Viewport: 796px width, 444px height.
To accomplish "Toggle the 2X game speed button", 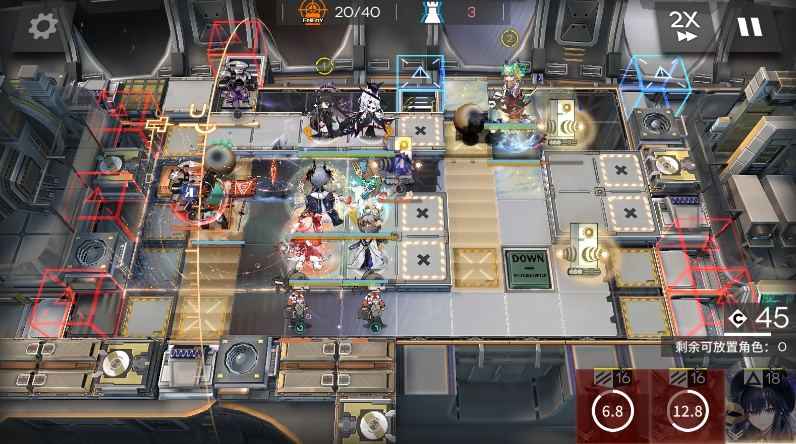I will 685,27.
